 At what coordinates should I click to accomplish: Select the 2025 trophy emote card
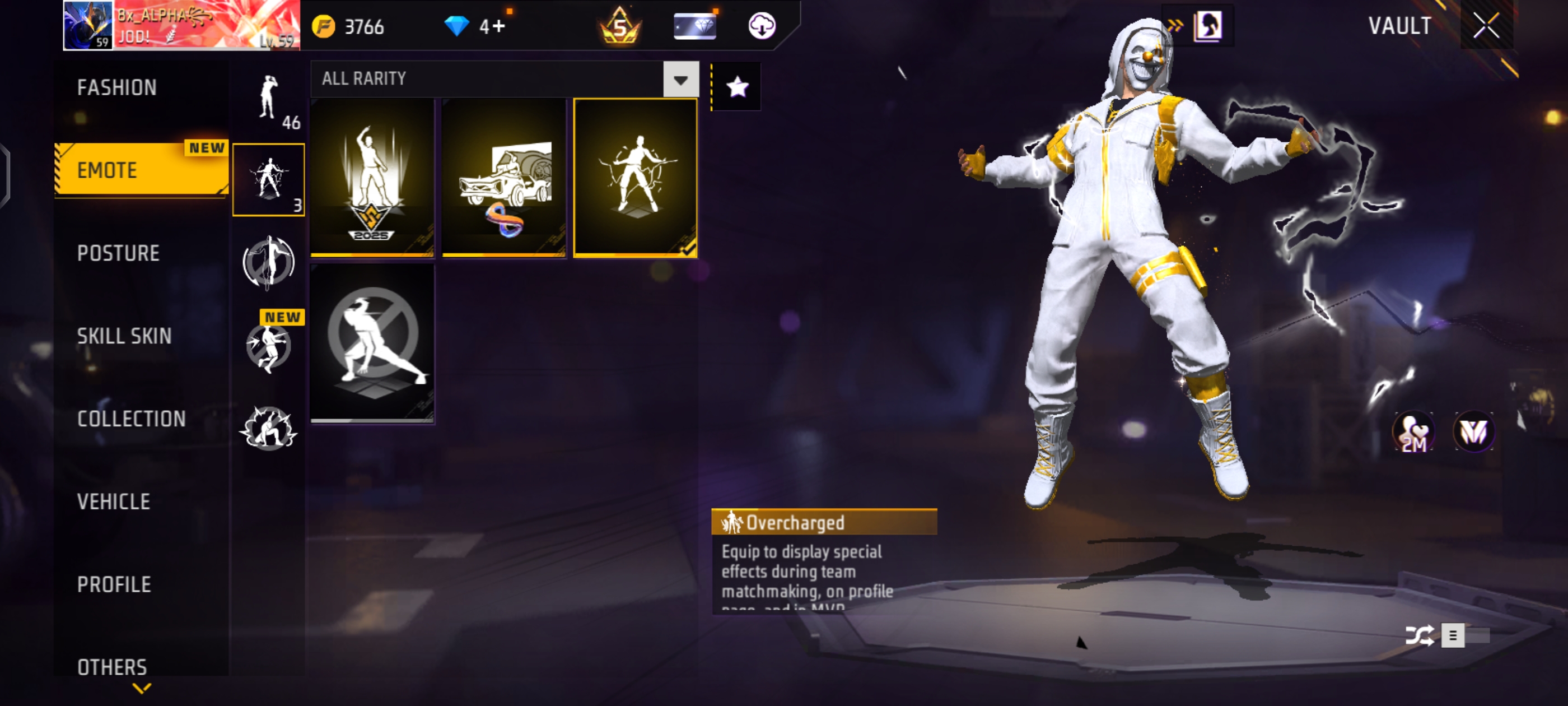(372, 177)
